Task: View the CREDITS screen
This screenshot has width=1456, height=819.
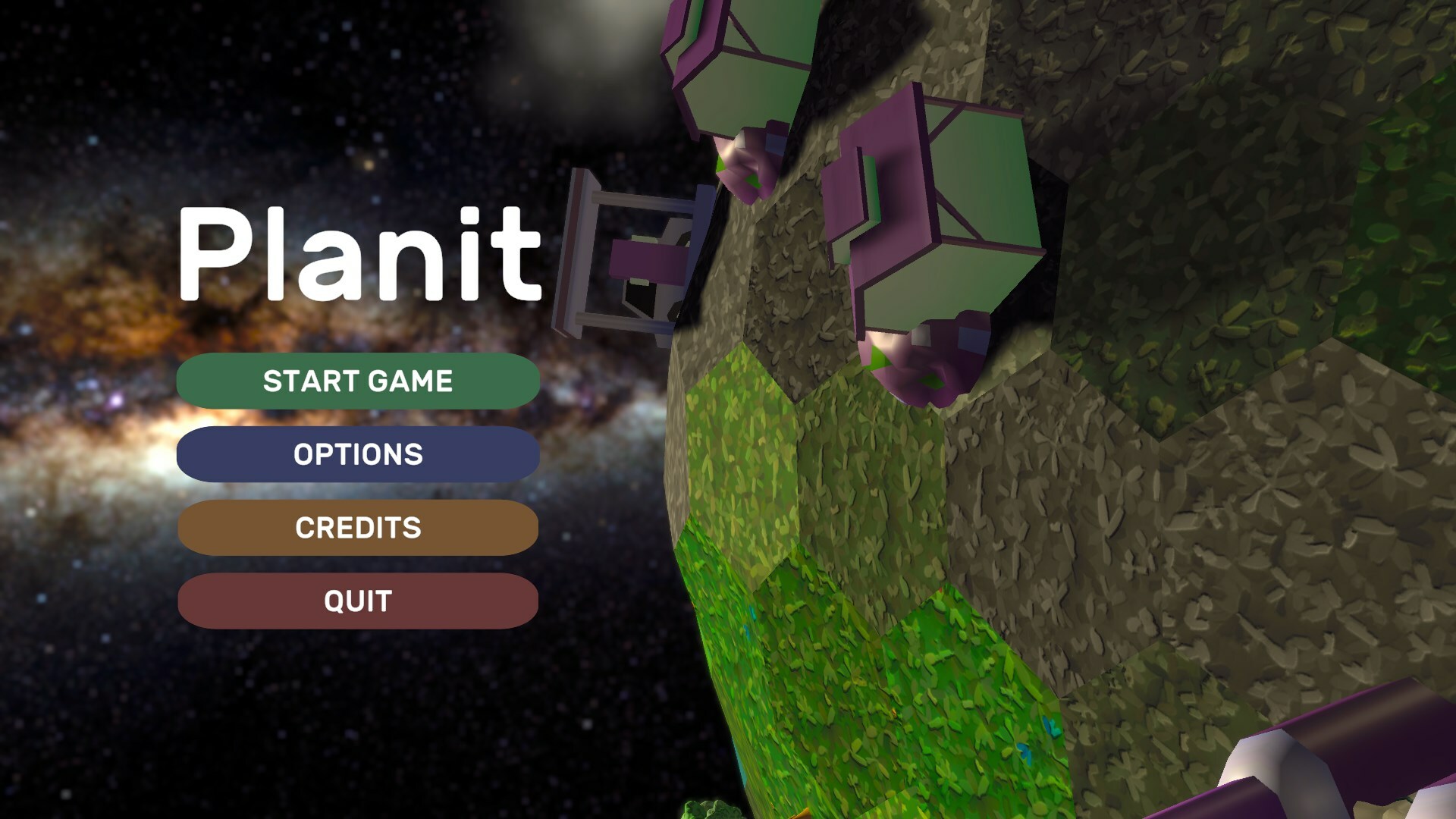Action: (356, 528)
